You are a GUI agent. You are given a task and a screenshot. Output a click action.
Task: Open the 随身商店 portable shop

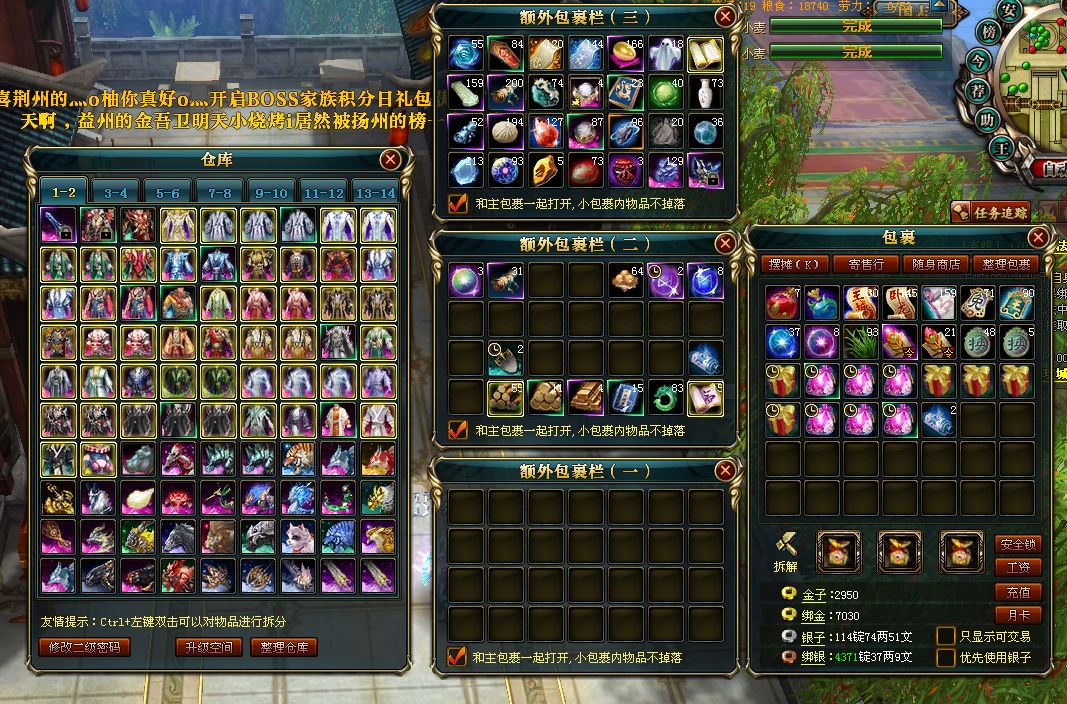pos(935,264)
